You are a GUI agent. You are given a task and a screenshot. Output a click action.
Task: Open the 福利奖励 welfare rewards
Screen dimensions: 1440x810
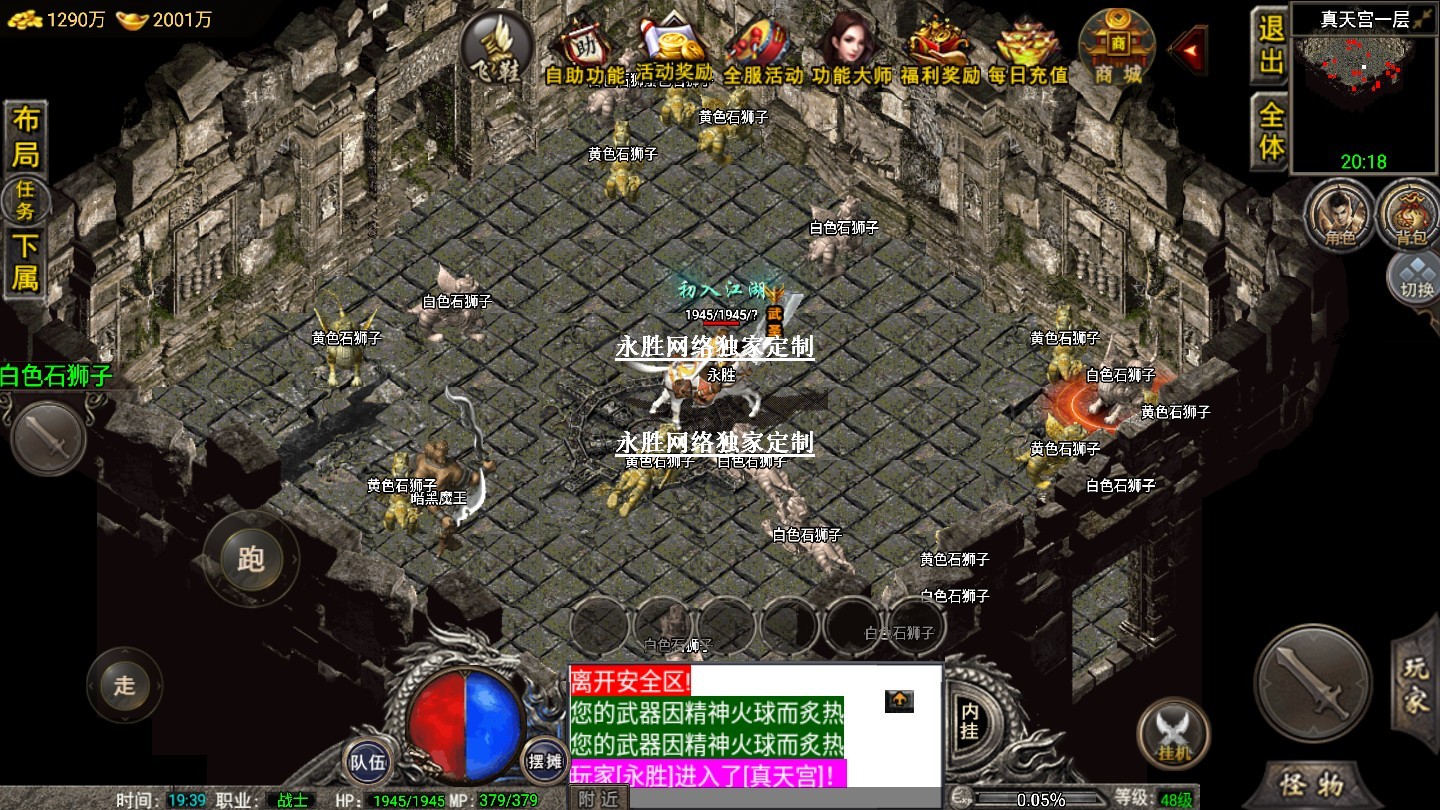(940, 52)
